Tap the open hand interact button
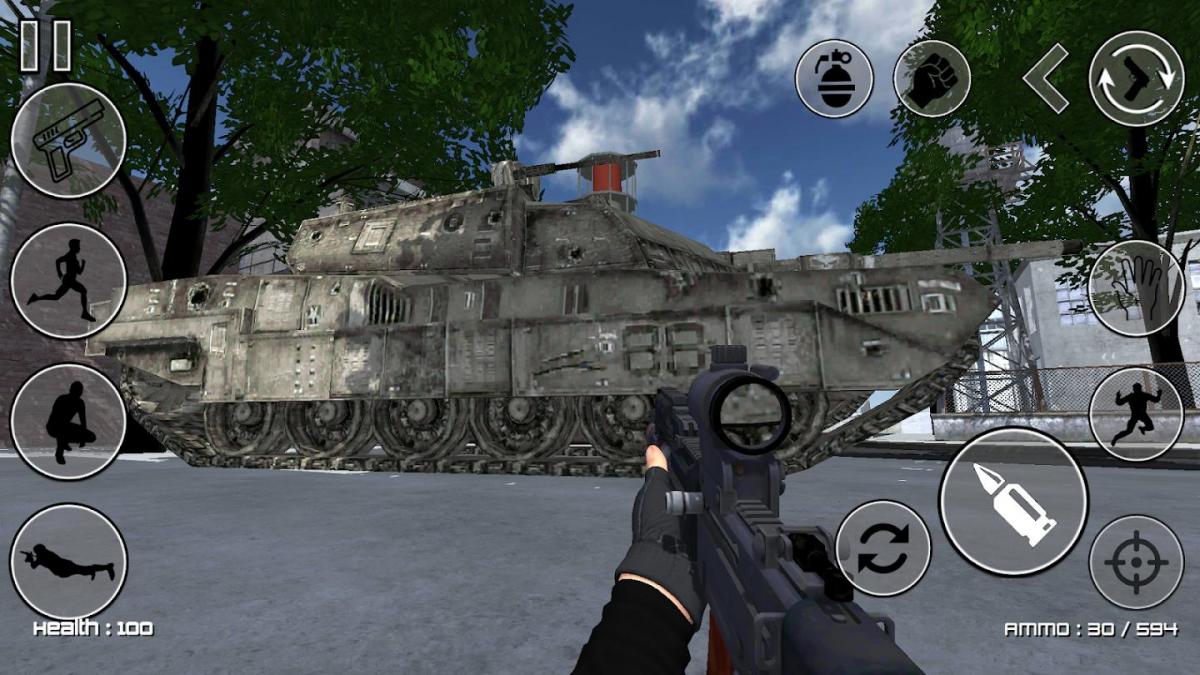 1136,288
